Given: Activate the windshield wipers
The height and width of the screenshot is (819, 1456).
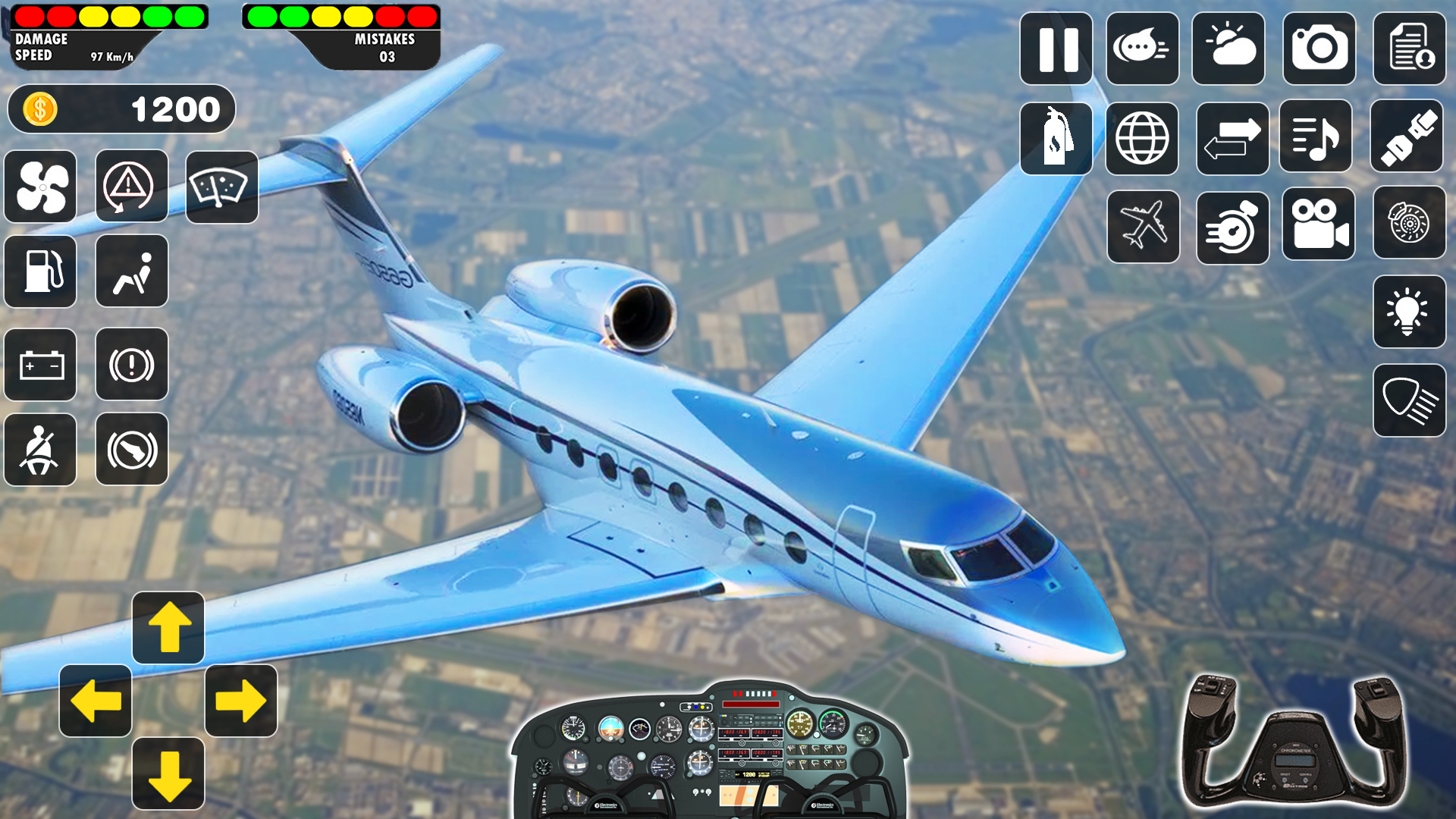Looking at the screenshot, I should 221,187.
